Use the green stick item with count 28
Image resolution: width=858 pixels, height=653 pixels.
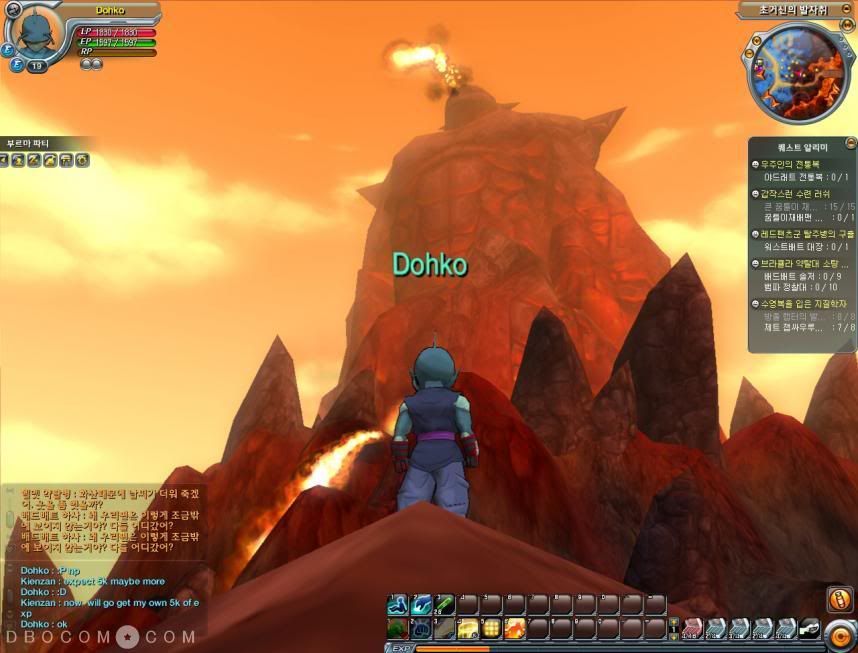tap(445, 604)
